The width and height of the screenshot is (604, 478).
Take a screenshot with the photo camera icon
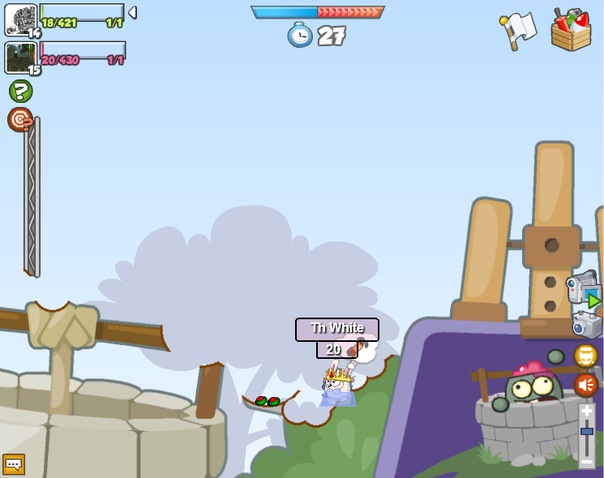(x=586, y=324)
